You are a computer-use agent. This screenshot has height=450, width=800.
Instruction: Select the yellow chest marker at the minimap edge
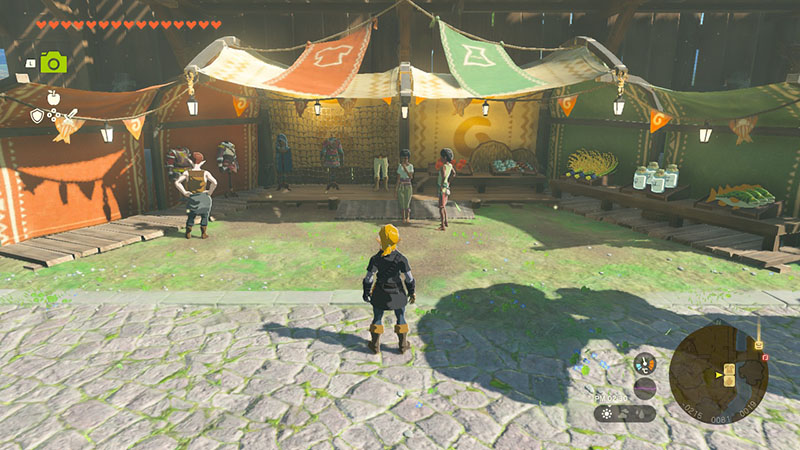coord(759,344)
